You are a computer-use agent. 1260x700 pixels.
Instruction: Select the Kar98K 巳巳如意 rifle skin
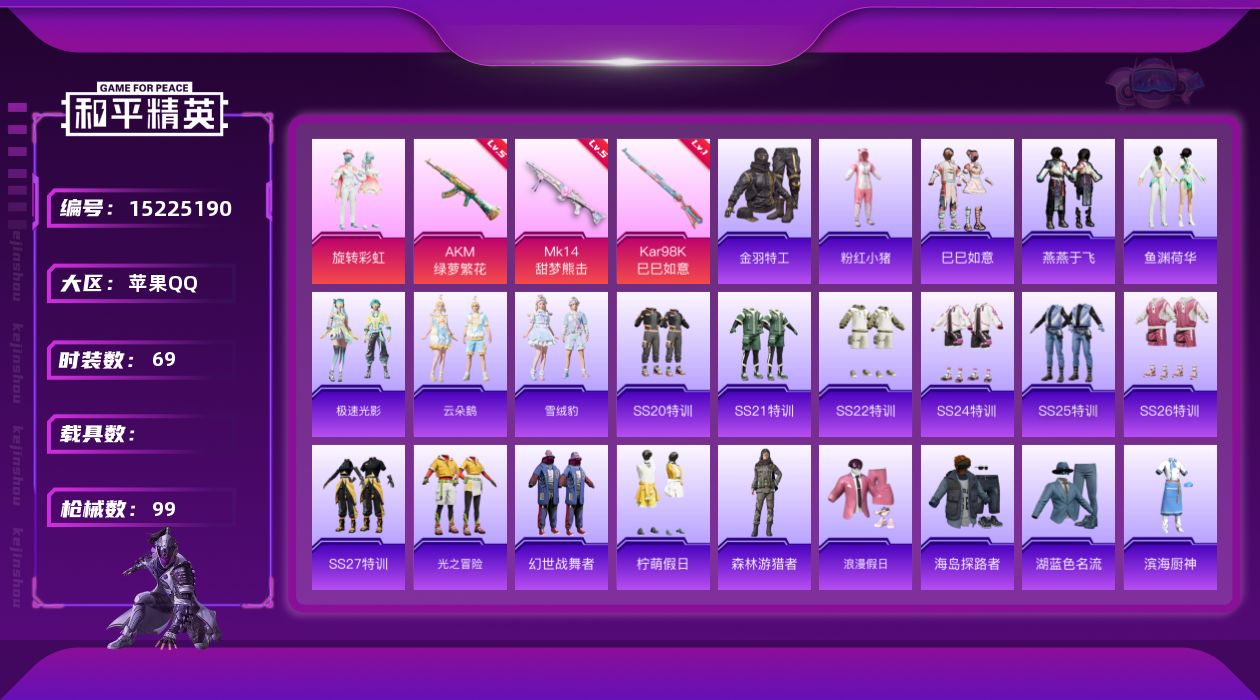tap(663, 211)
